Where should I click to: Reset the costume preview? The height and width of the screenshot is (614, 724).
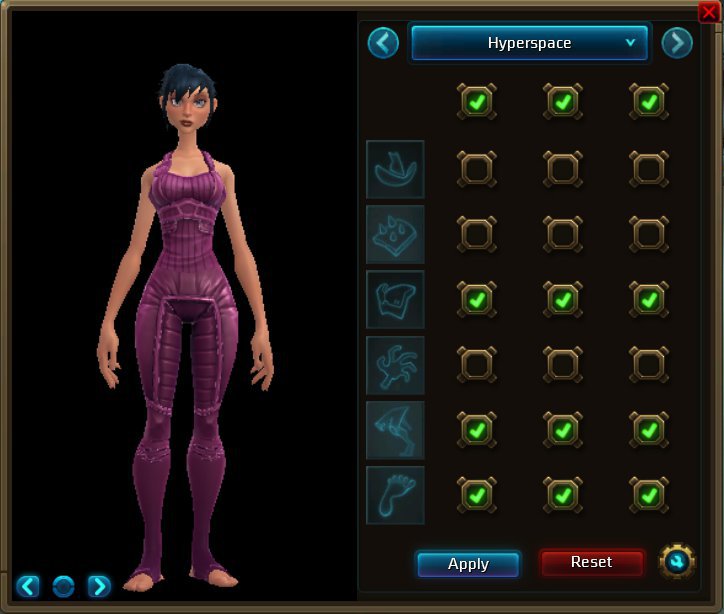(x=591, y=563)
